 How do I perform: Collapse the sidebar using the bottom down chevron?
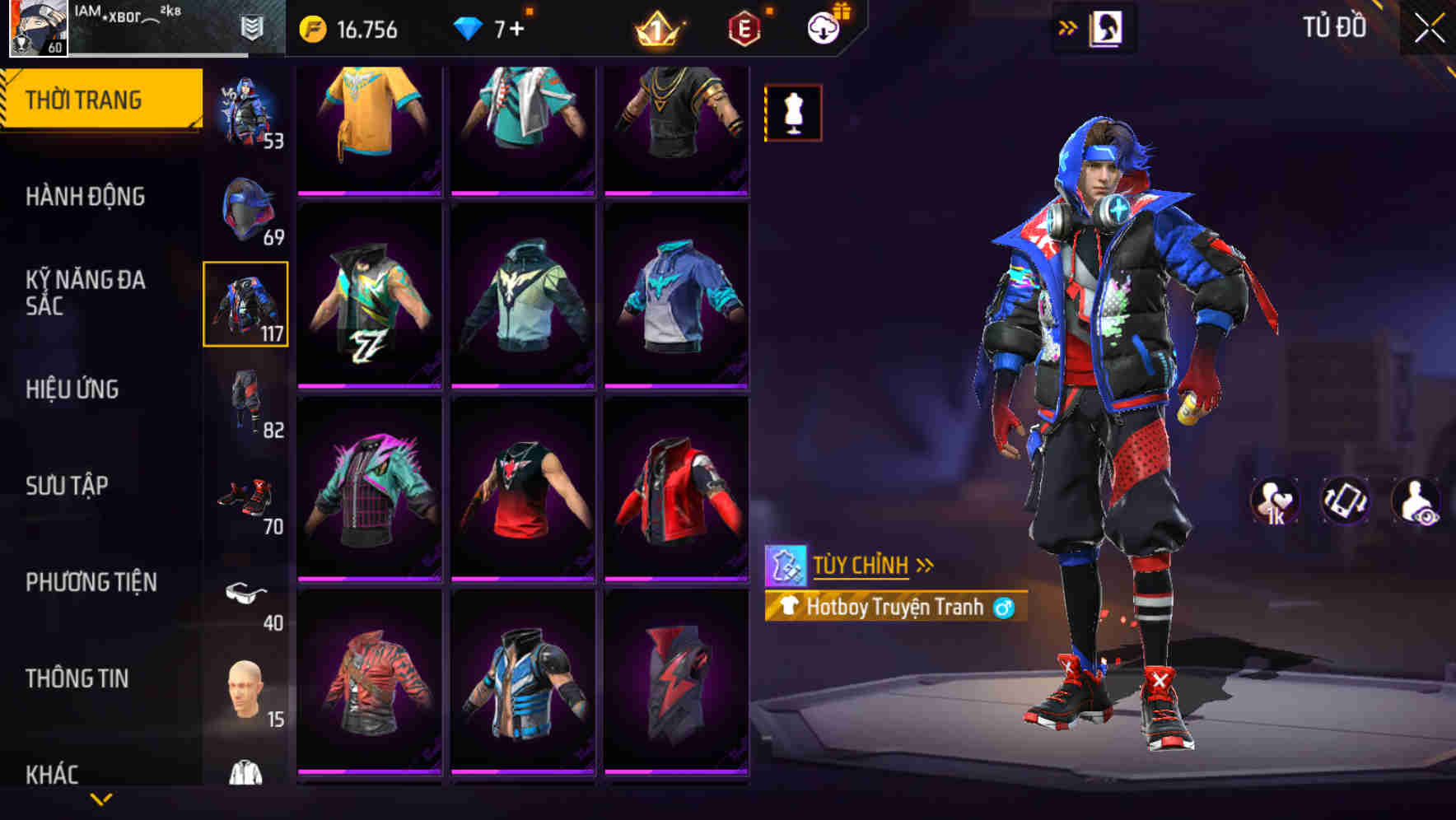[102, 797]
